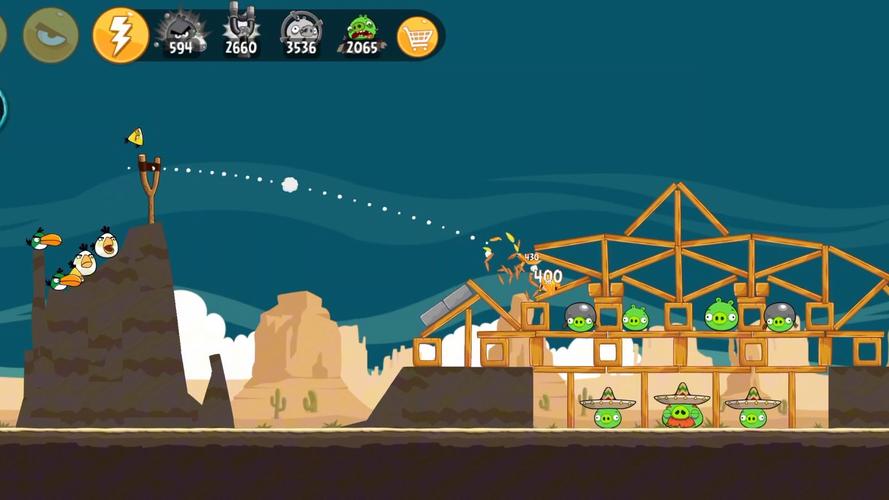Select the Sling Scope power-up showing 3536
The image size is (889, 500).
click(x=300, y=34)
